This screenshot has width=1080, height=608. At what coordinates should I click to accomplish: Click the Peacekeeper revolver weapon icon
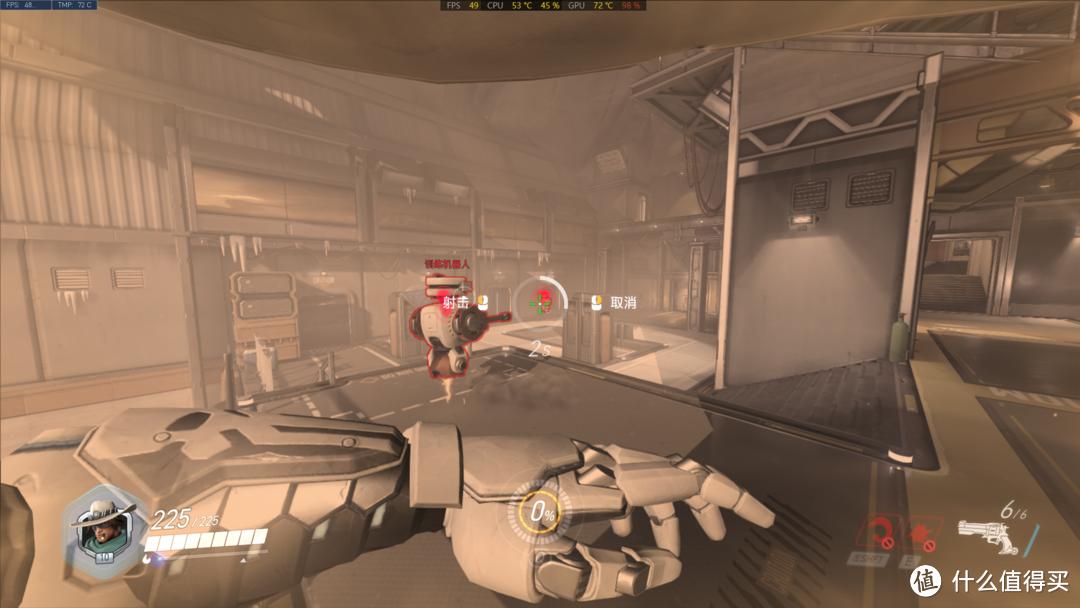pyautogui.click(x=983, y=535)
